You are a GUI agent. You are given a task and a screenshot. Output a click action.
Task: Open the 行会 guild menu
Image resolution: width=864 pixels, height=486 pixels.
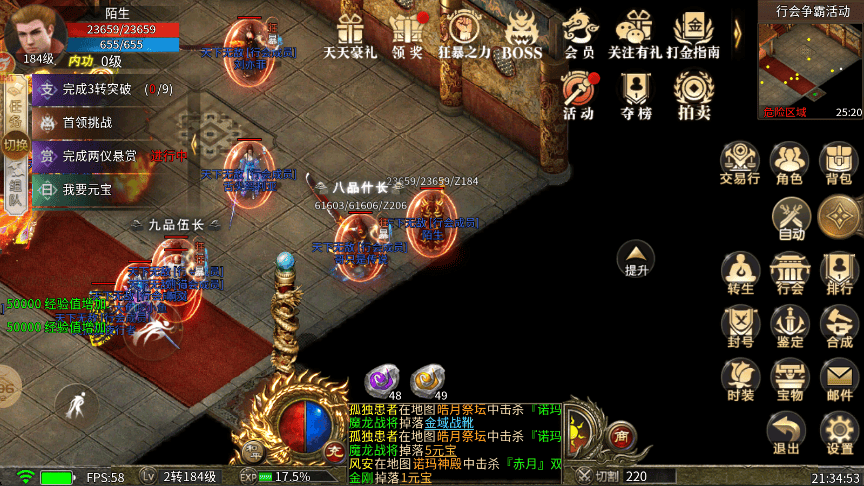(790, 273)
